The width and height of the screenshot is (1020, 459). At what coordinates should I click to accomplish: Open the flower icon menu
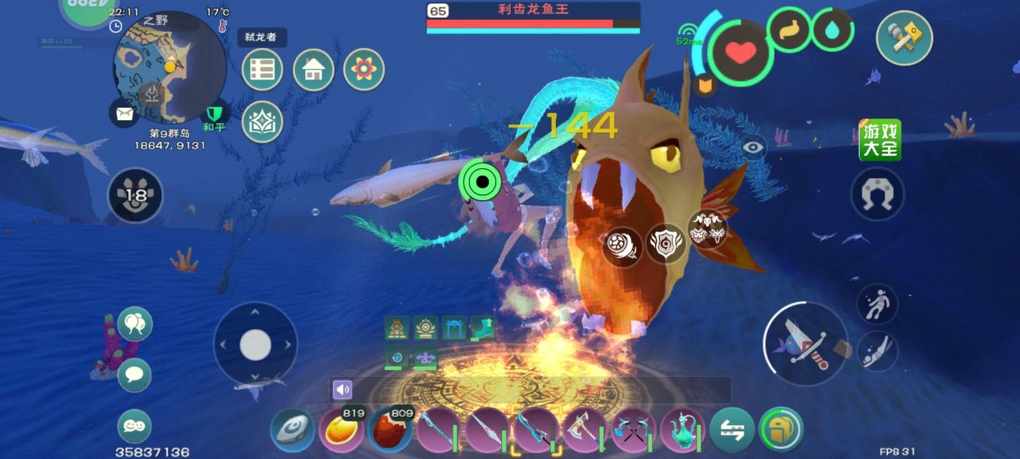pos(364,69)
